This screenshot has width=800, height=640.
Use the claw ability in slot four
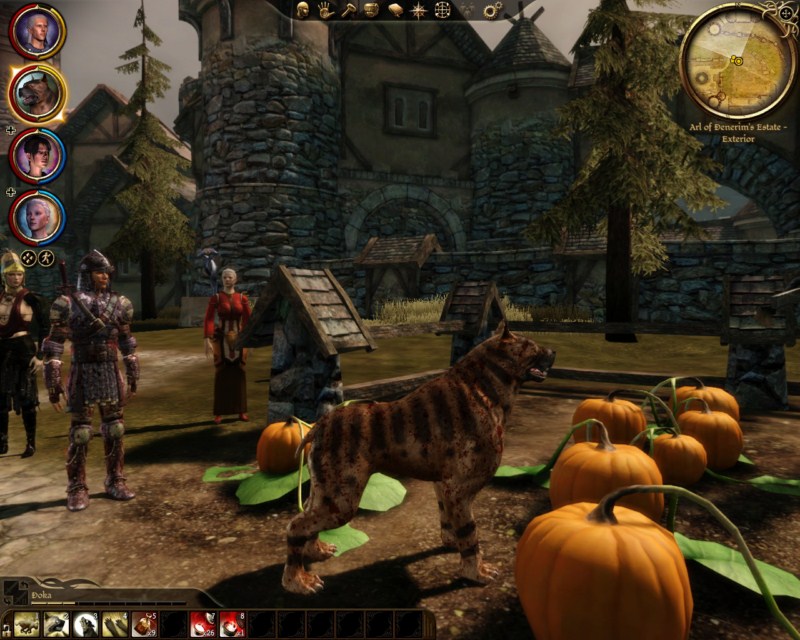coord(114,624)
